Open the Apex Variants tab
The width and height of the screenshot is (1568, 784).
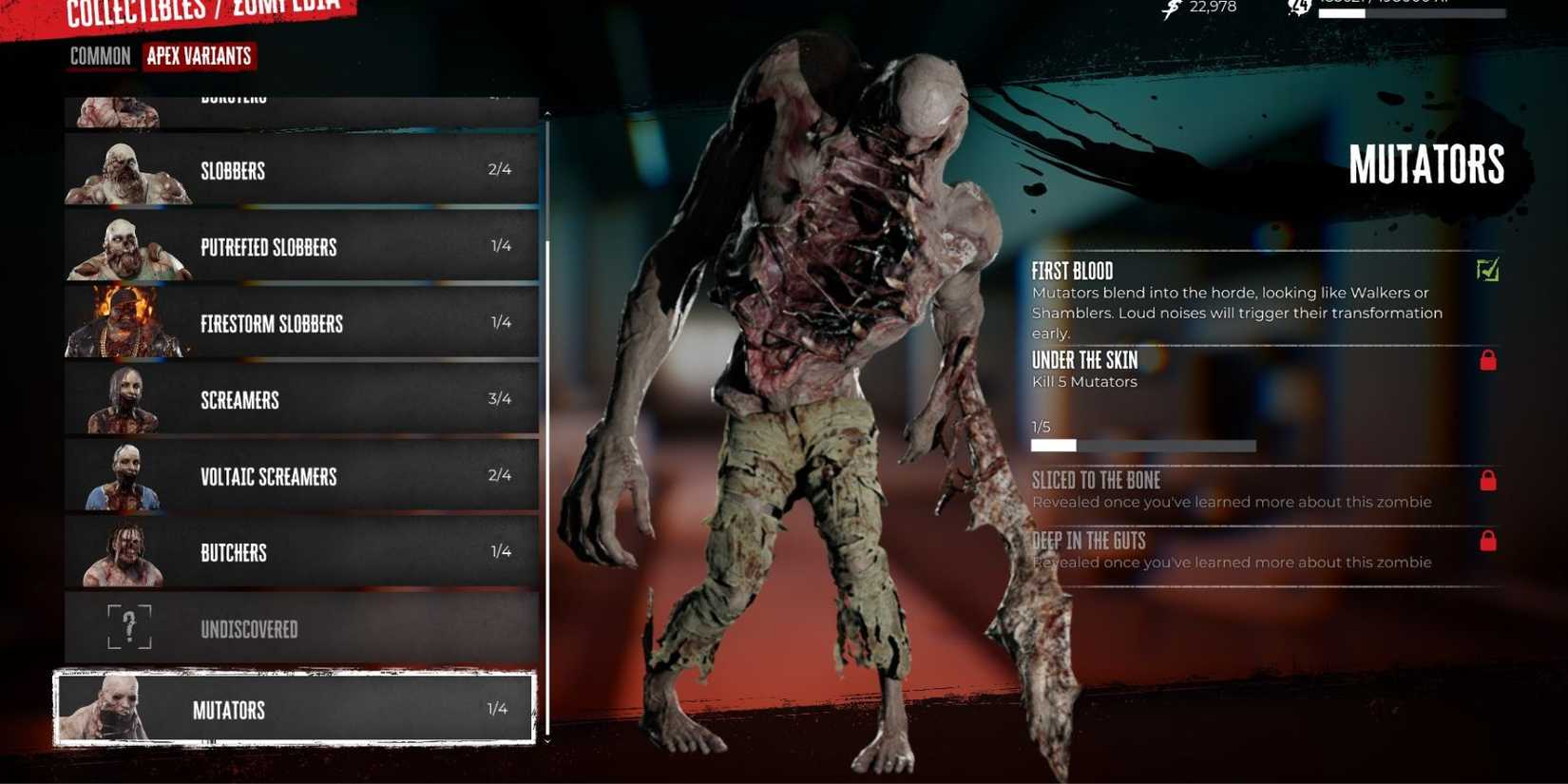coord(199,56)
